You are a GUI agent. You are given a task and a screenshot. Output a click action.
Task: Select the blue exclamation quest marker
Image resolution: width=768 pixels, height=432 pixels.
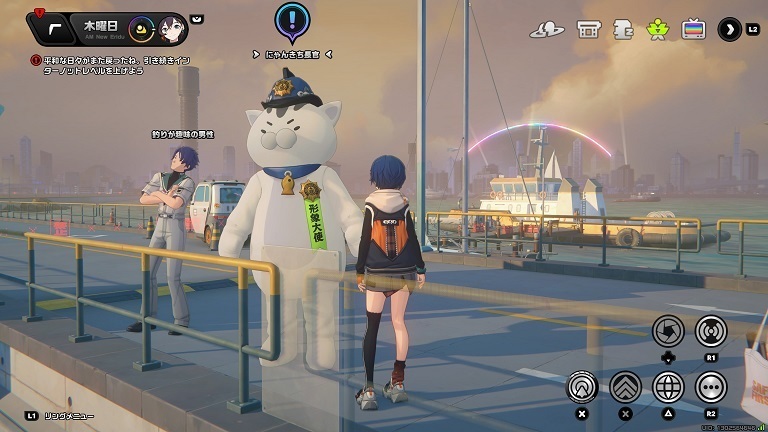[291, 19]
